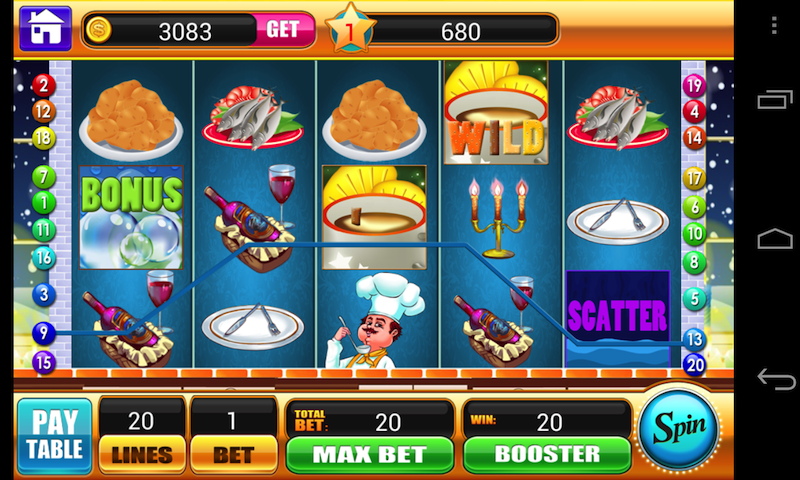Image resolution: width=800 pixels, height=480 pixels.
Task: Select payline marker number 9
Action: [43, 332]
